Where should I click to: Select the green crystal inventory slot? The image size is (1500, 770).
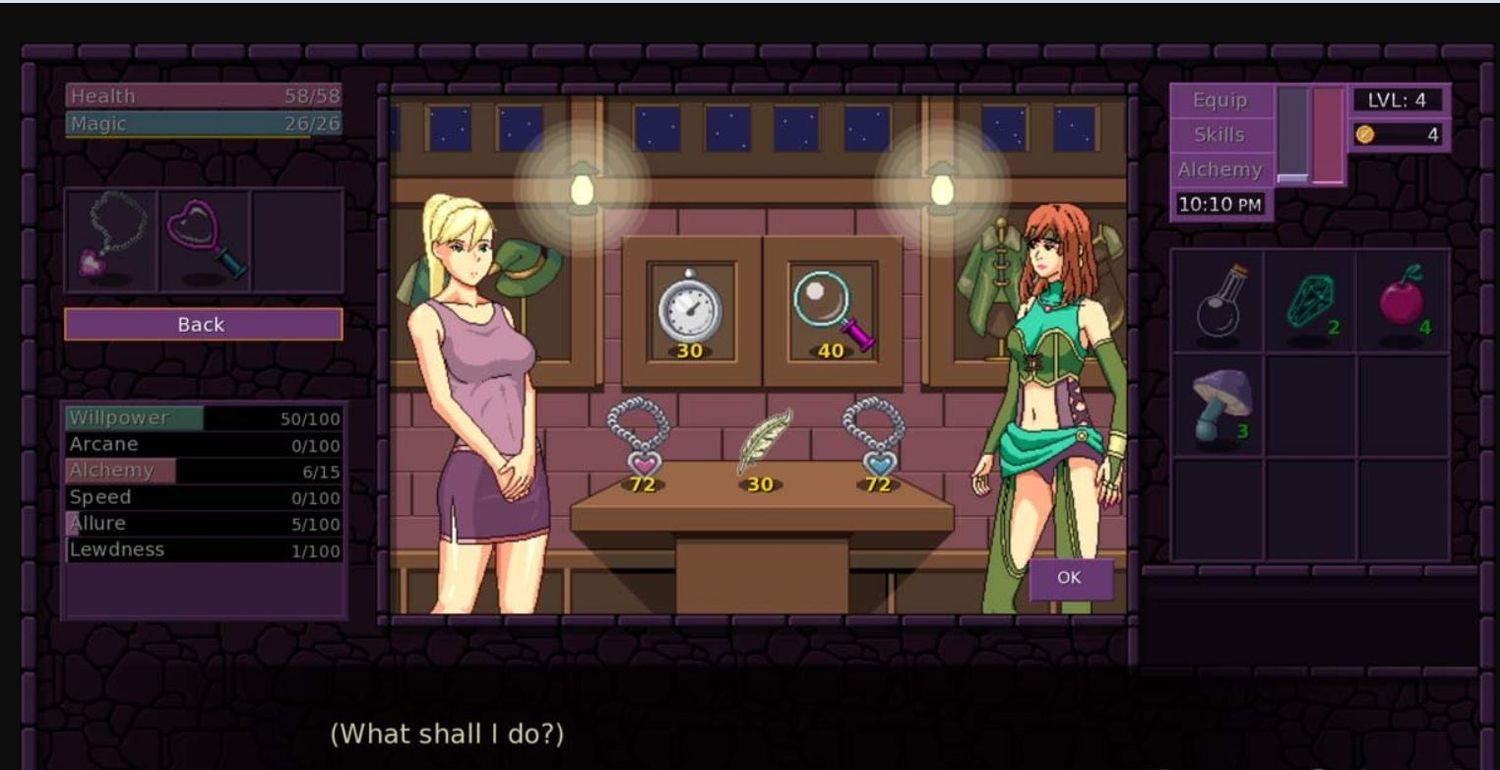(x=1311, y=300)
